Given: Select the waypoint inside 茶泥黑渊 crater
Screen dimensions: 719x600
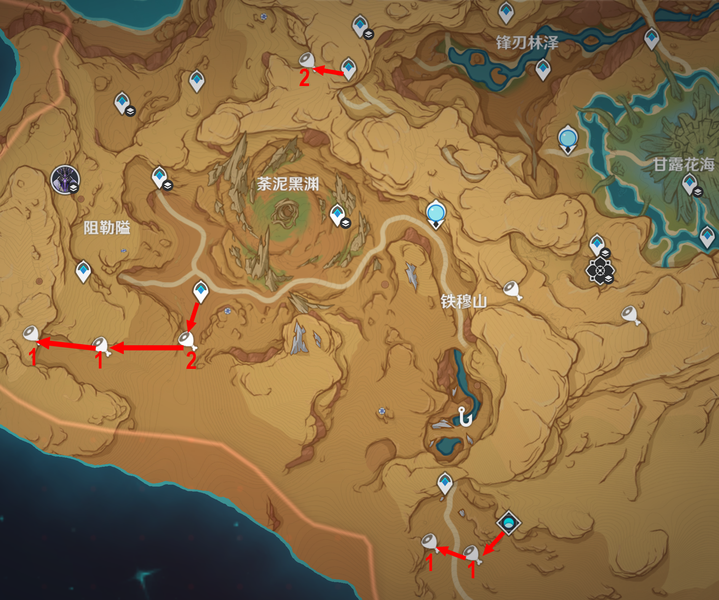Looking at the screenshot, I should 338,213.
